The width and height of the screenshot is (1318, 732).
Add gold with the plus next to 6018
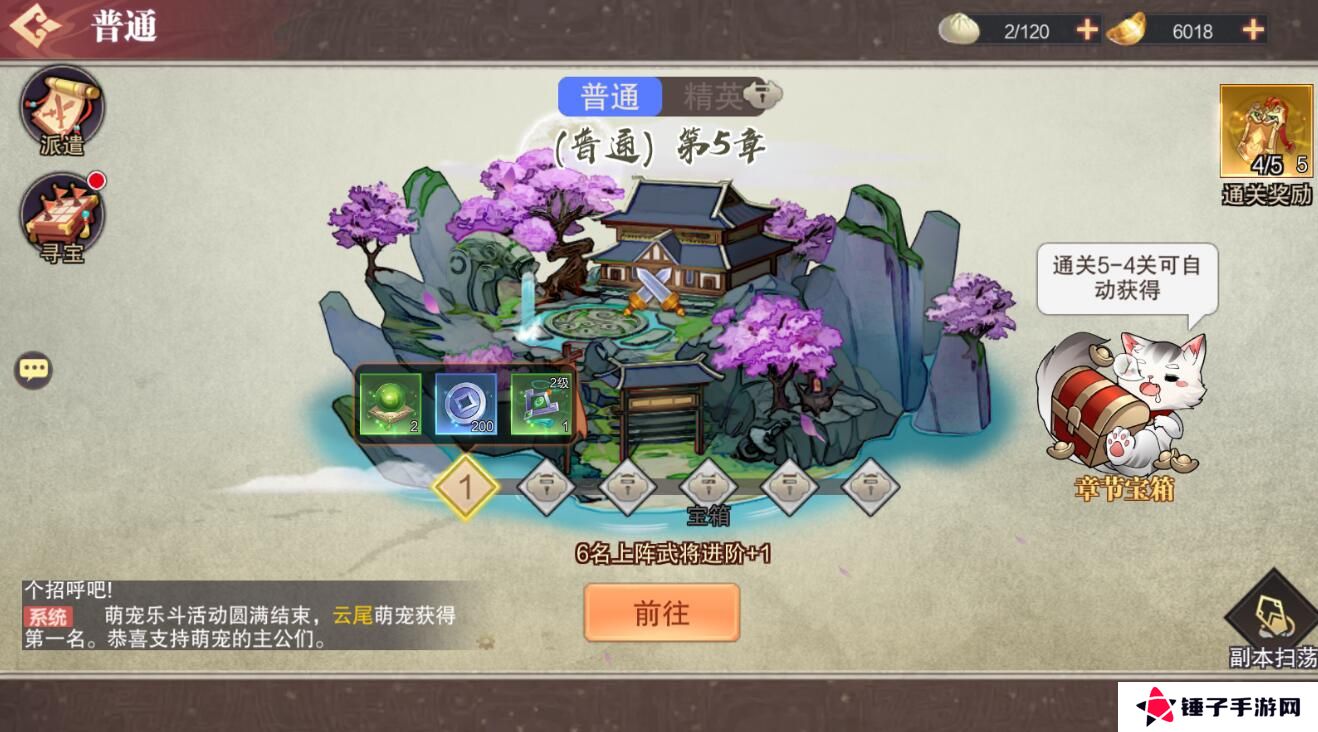tap(1251, 29)
